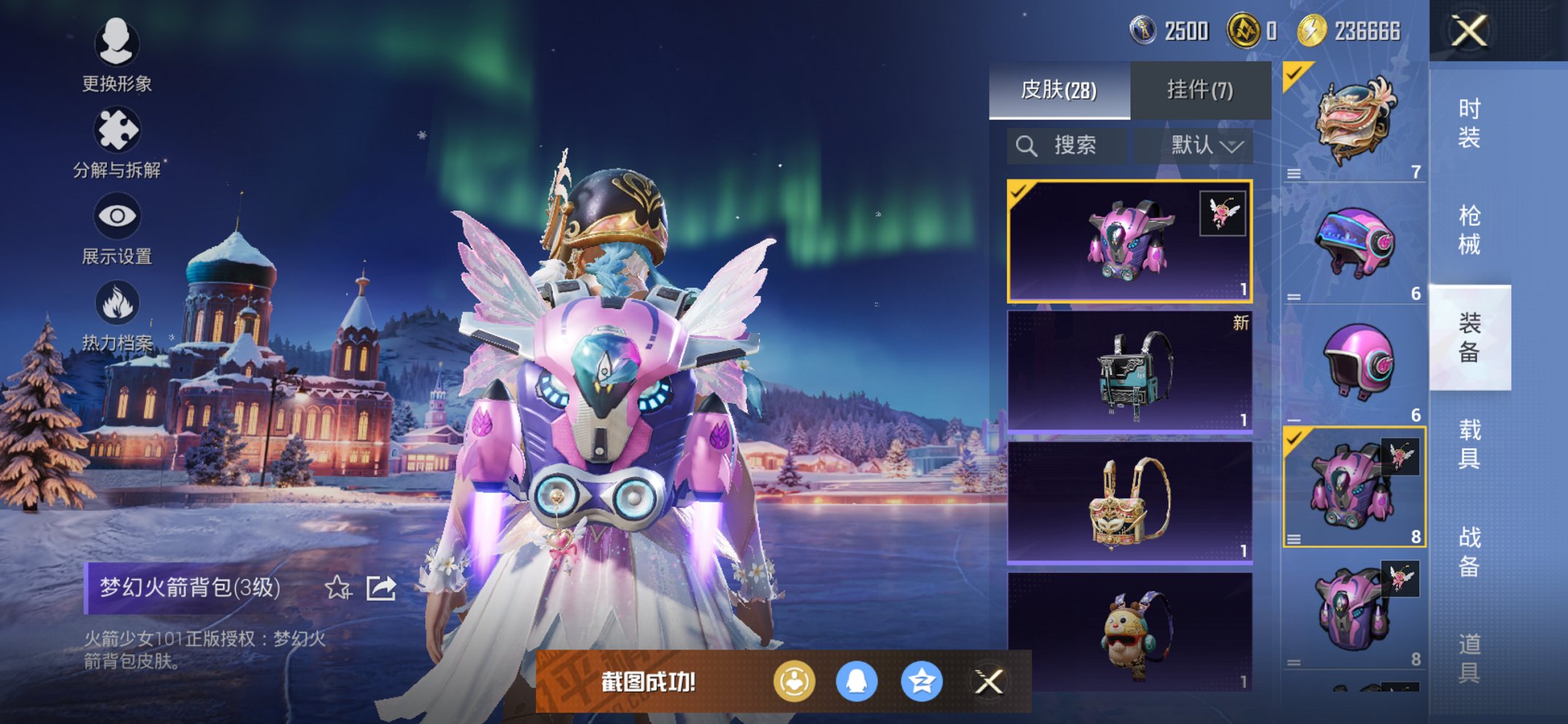Share screenshot via the QQ penguin icon

point(857,682)
